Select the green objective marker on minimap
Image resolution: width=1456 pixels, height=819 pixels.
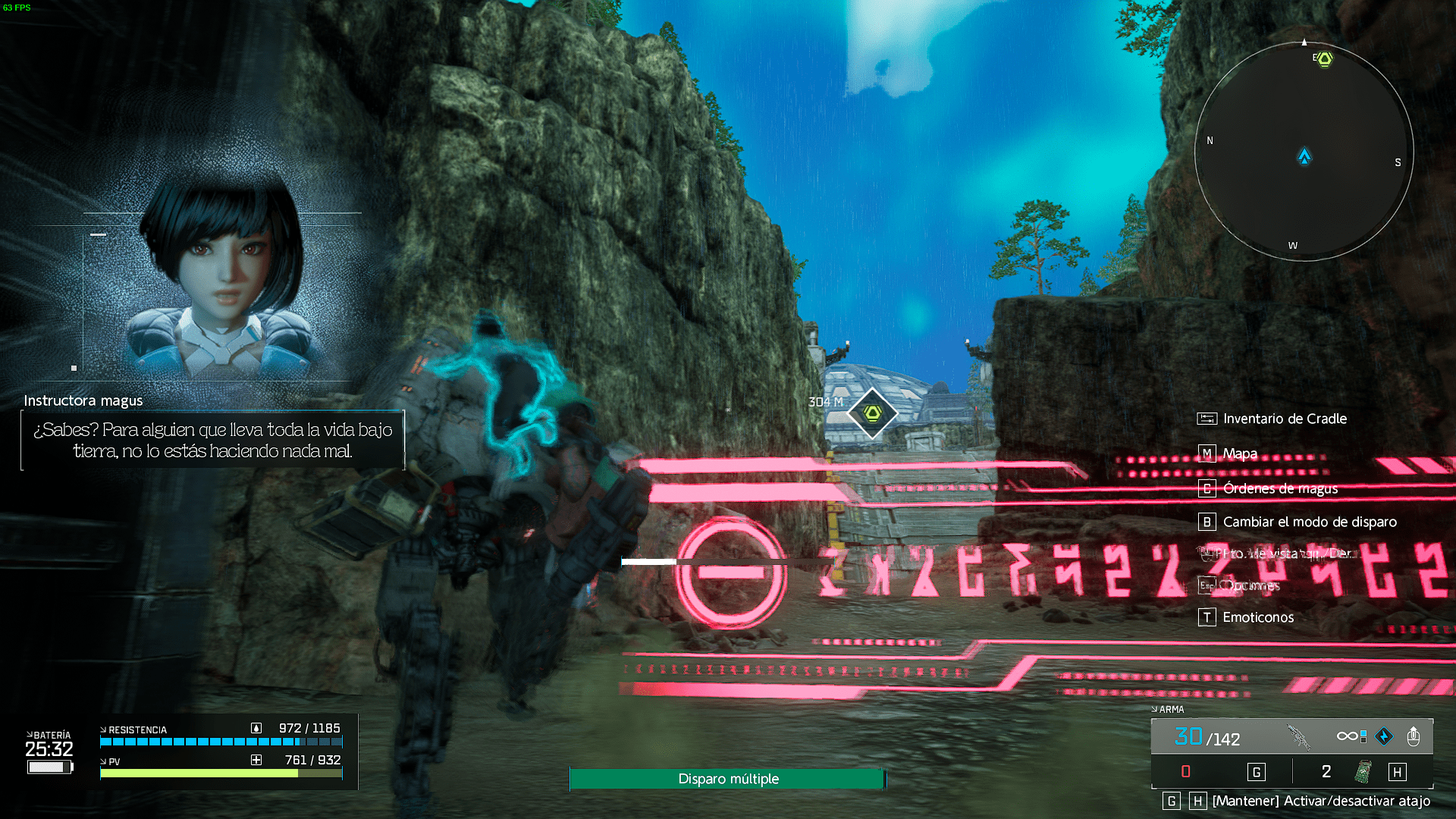click(1324, 58)
